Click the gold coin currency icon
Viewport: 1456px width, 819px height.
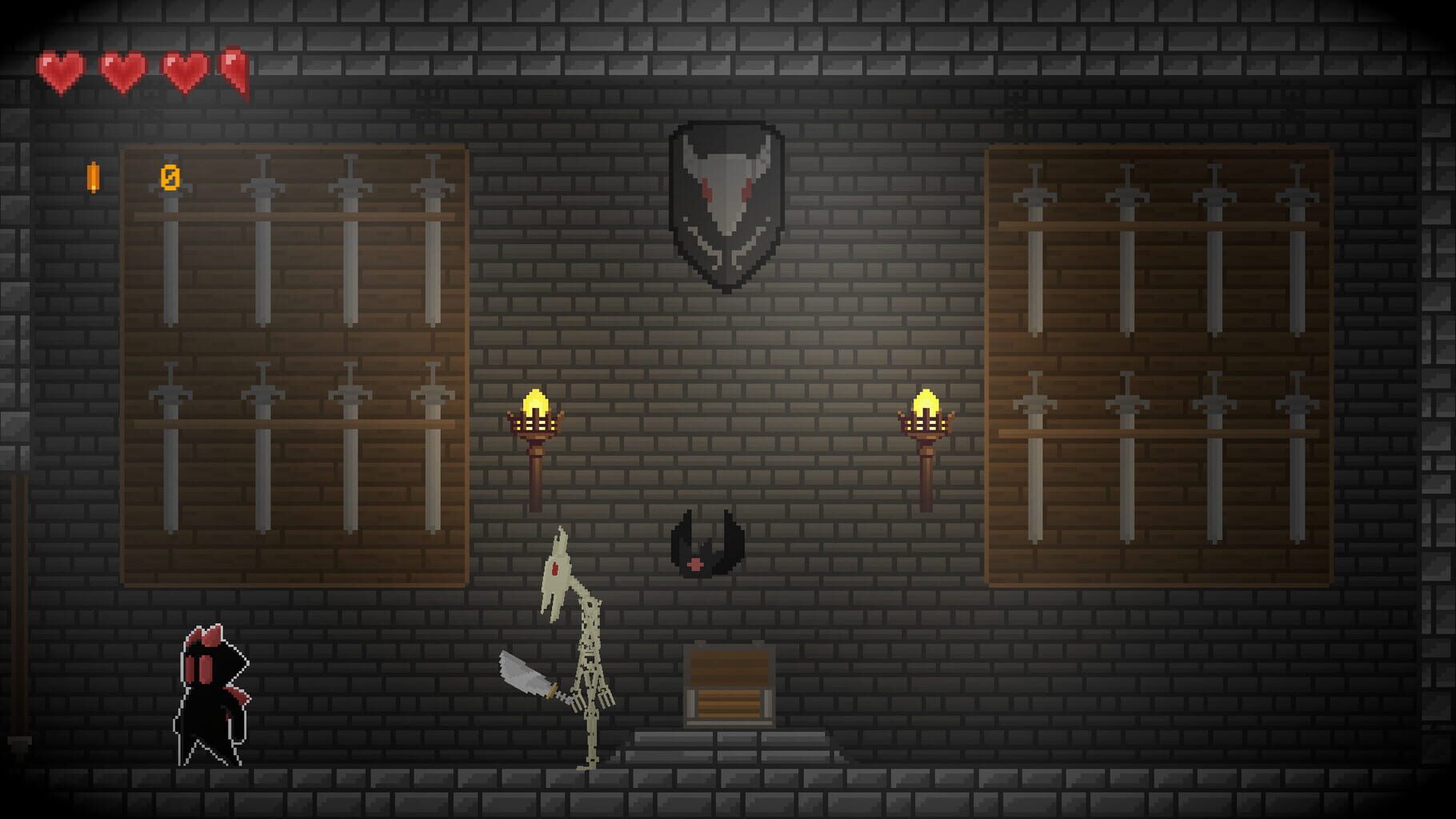click(x=94, y=178)
